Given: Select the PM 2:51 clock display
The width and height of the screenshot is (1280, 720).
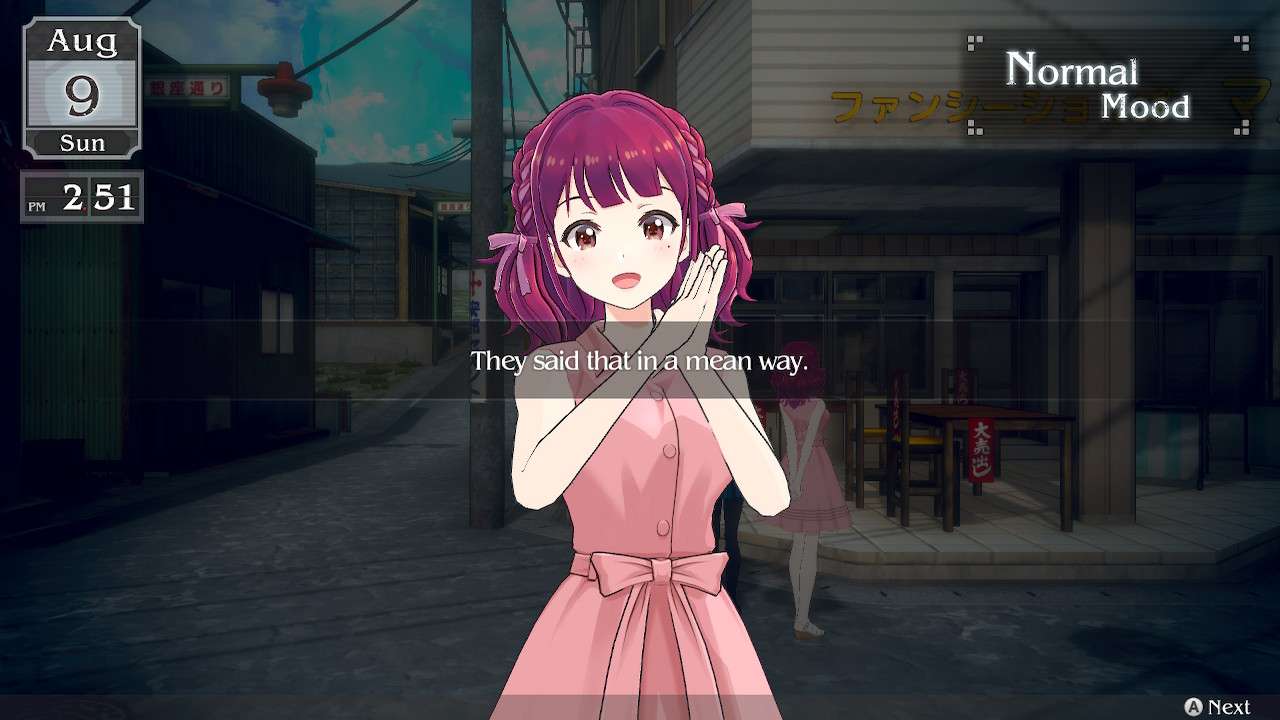Looking at the screenshot, I should tap(80, 197).
